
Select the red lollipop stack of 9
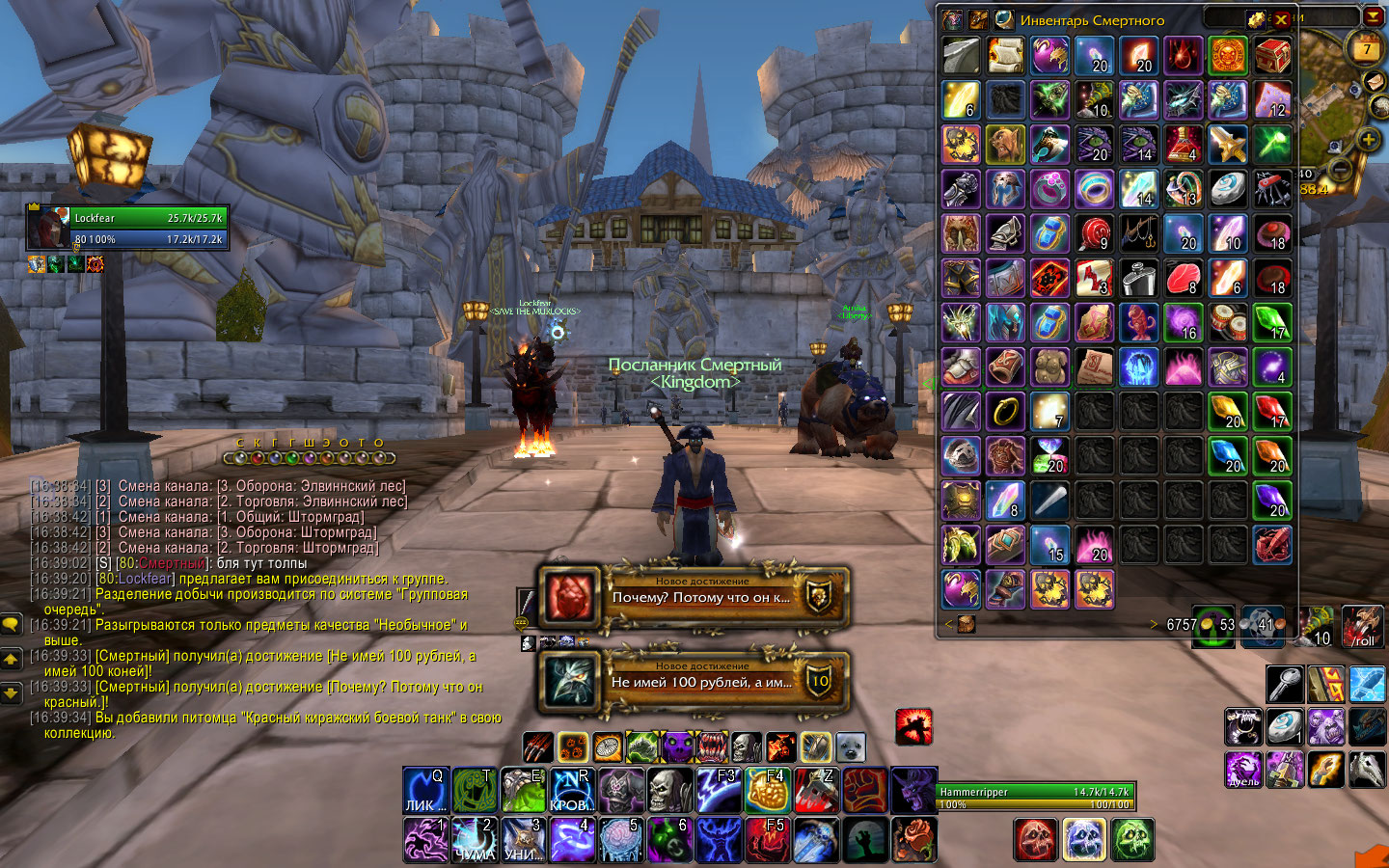pyautogui.click(x=1095, y=233)
